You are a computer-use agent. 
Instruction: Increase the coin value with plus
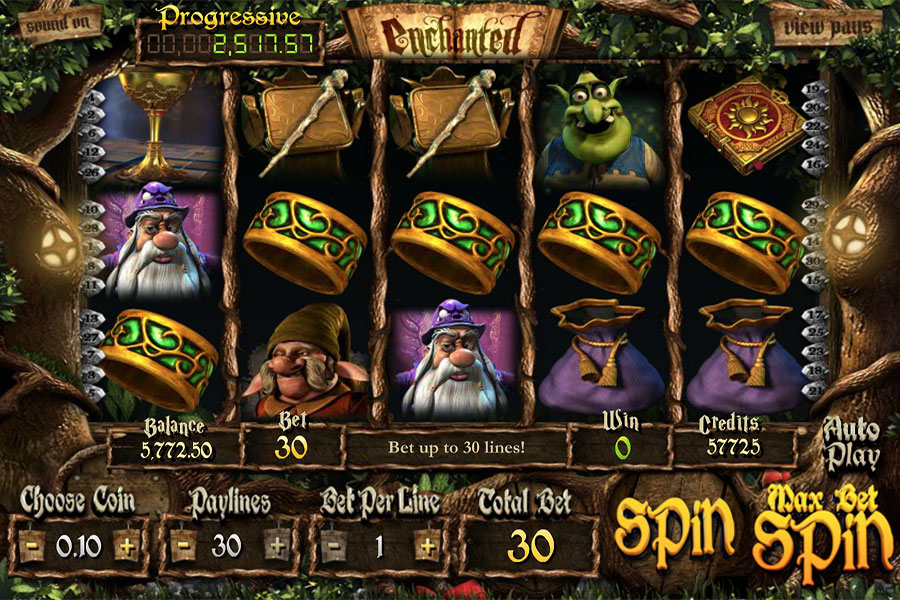[x=126, y=546]
